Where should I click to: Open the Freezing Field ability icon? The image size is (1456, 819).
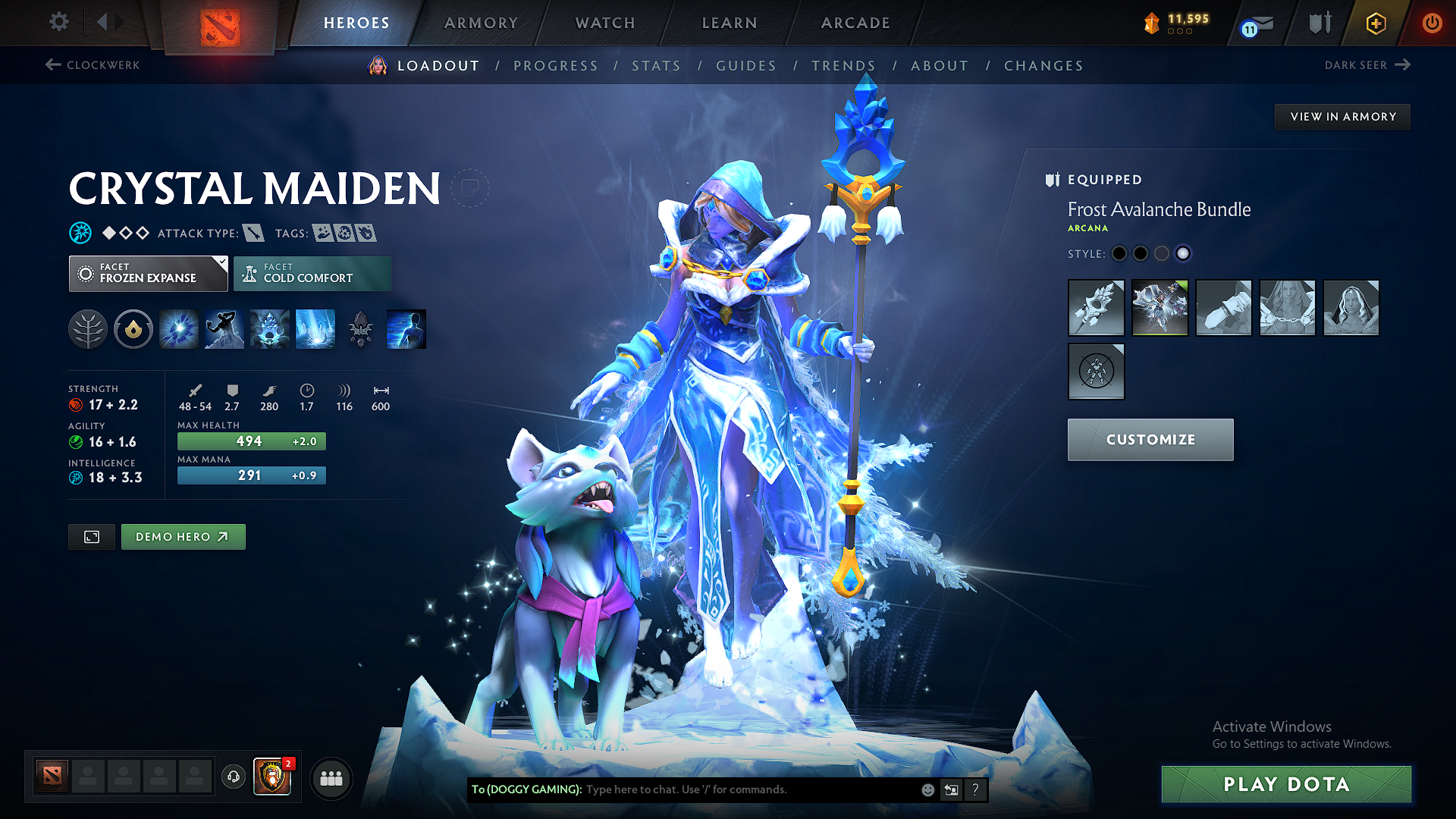point(315,328)
